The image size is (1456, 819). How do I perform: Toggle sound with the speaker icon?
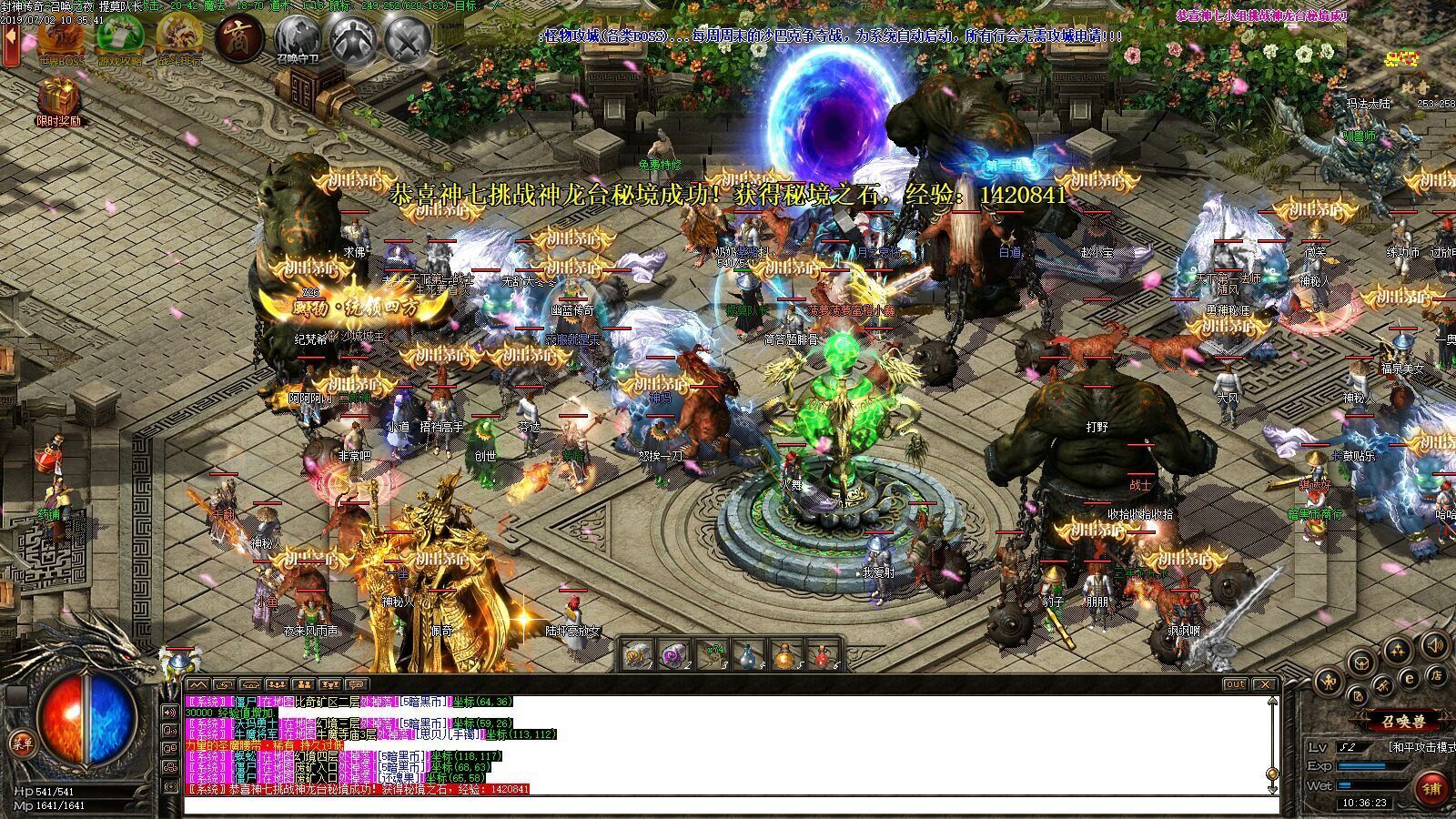coord(1435,647)
